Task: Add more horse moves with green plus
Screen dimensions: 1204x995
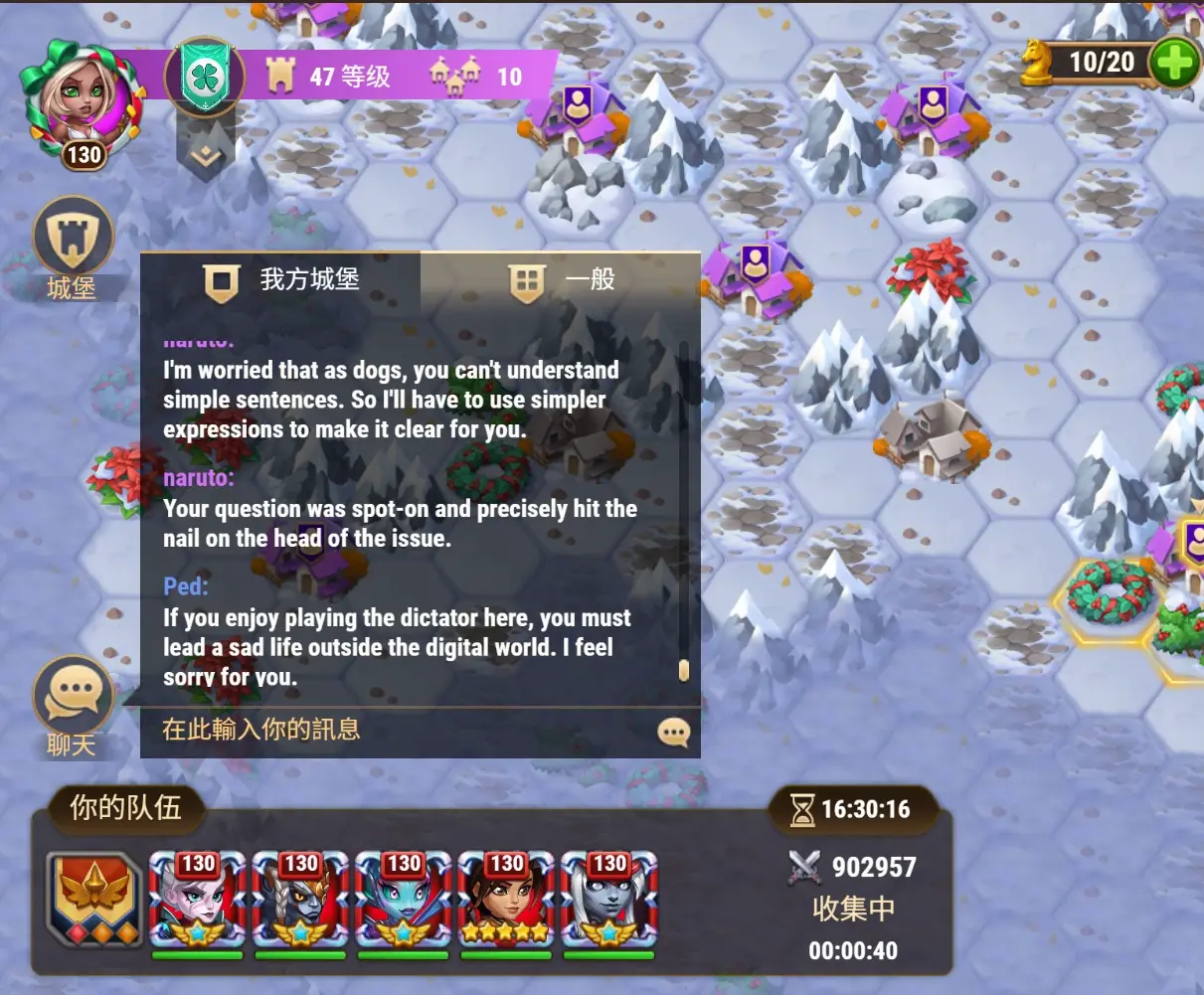Action: pos(1174,65)
